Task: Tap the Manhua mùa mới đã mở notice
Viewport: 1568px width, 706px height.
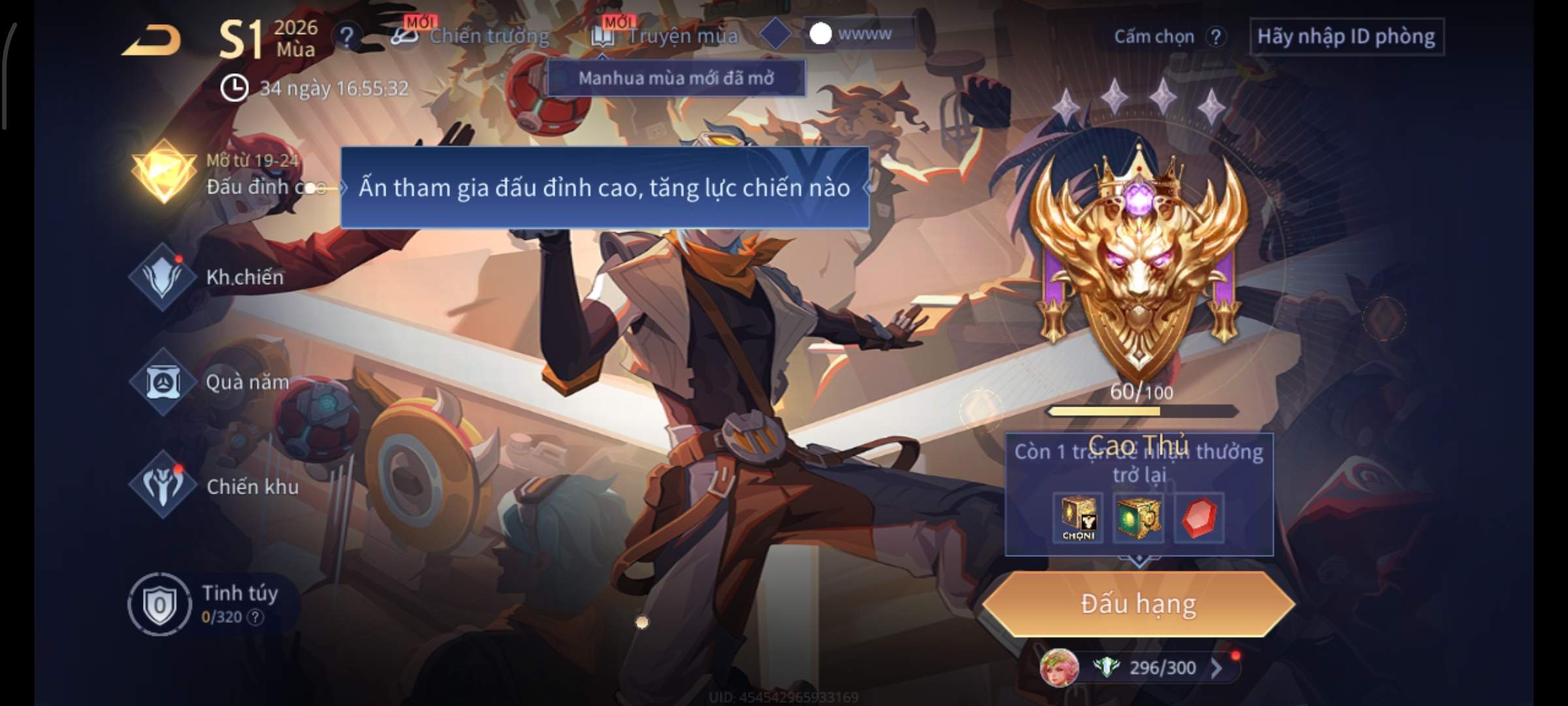Action: pyautogui.click(x=676, y=78)
